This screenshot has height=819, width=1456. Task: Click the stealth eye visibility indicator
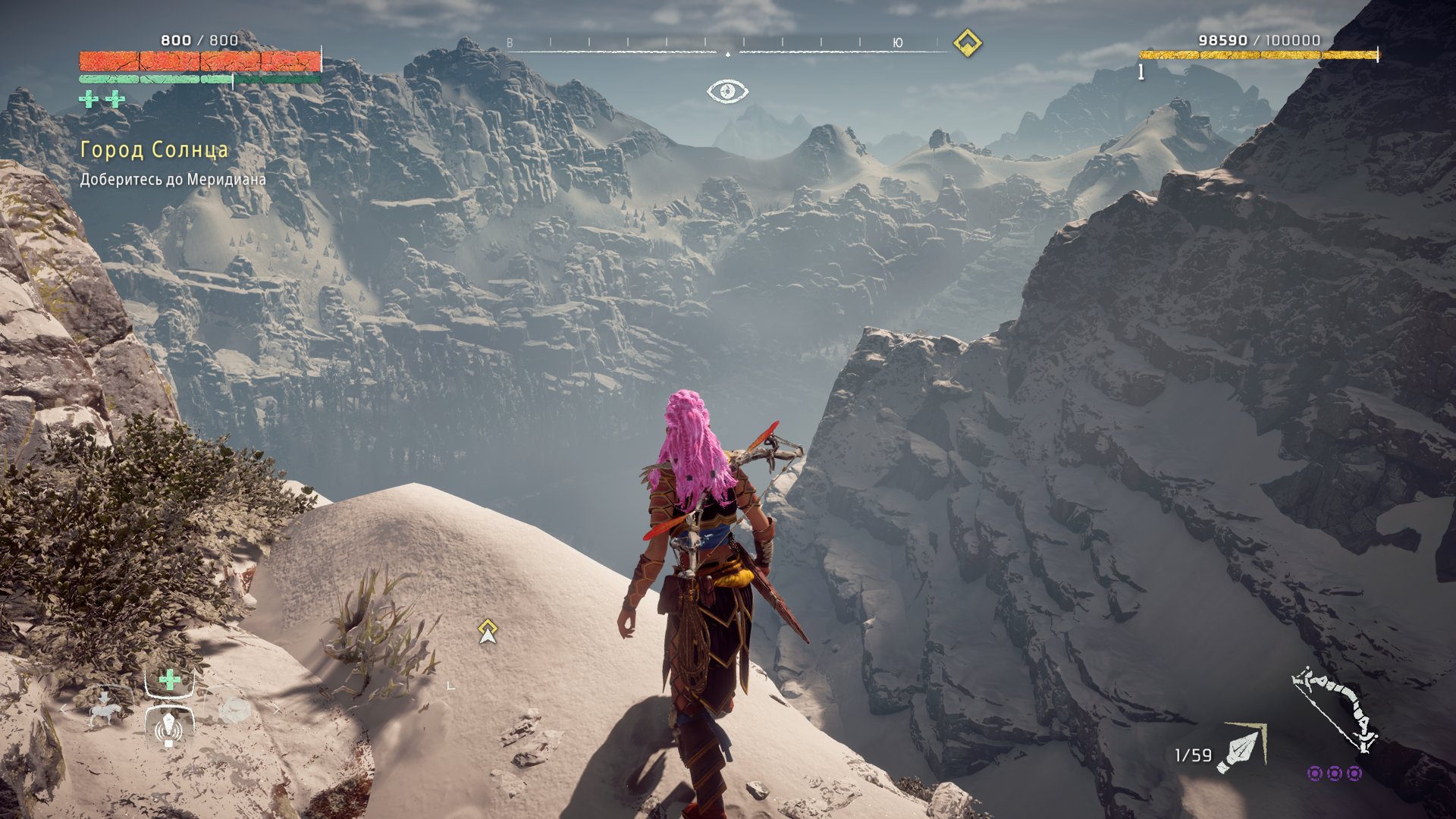pos(727,91)
